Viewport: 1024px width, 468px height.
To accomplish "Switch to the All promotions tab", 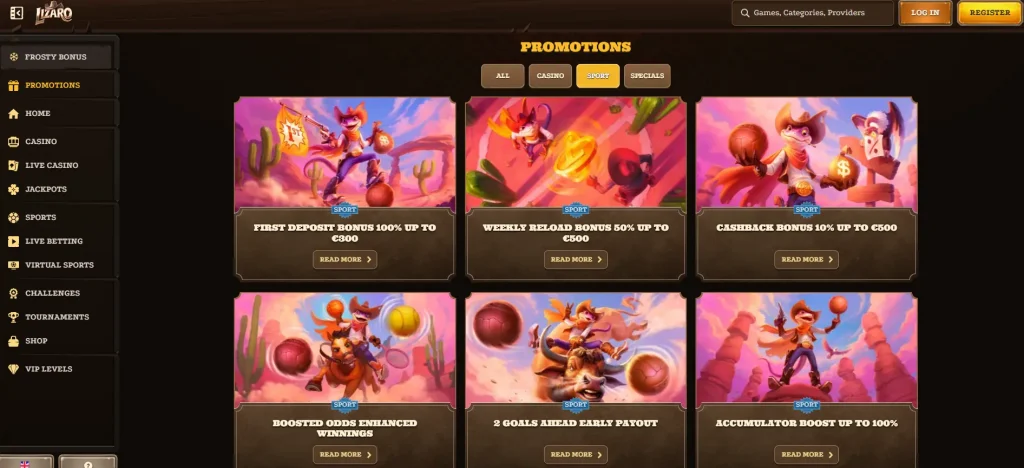I will click(x=502, y=76).
